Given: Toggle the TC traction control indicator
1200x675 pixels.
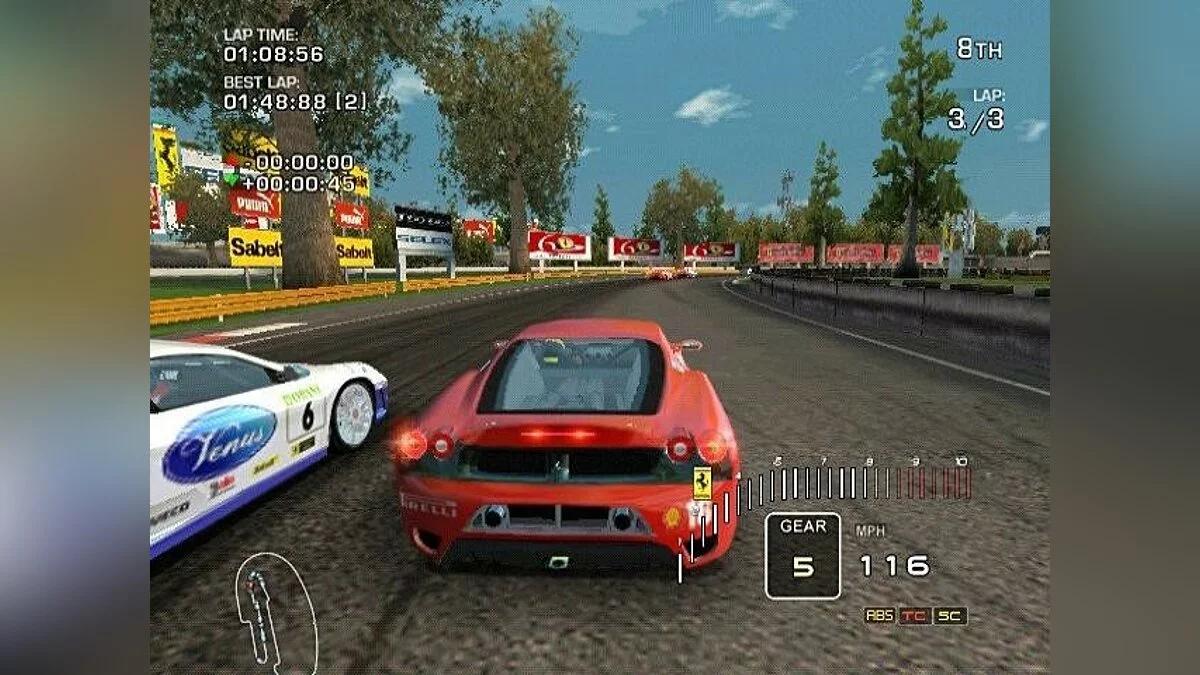Looking at the screenshot, I should (x=914, y=616).
